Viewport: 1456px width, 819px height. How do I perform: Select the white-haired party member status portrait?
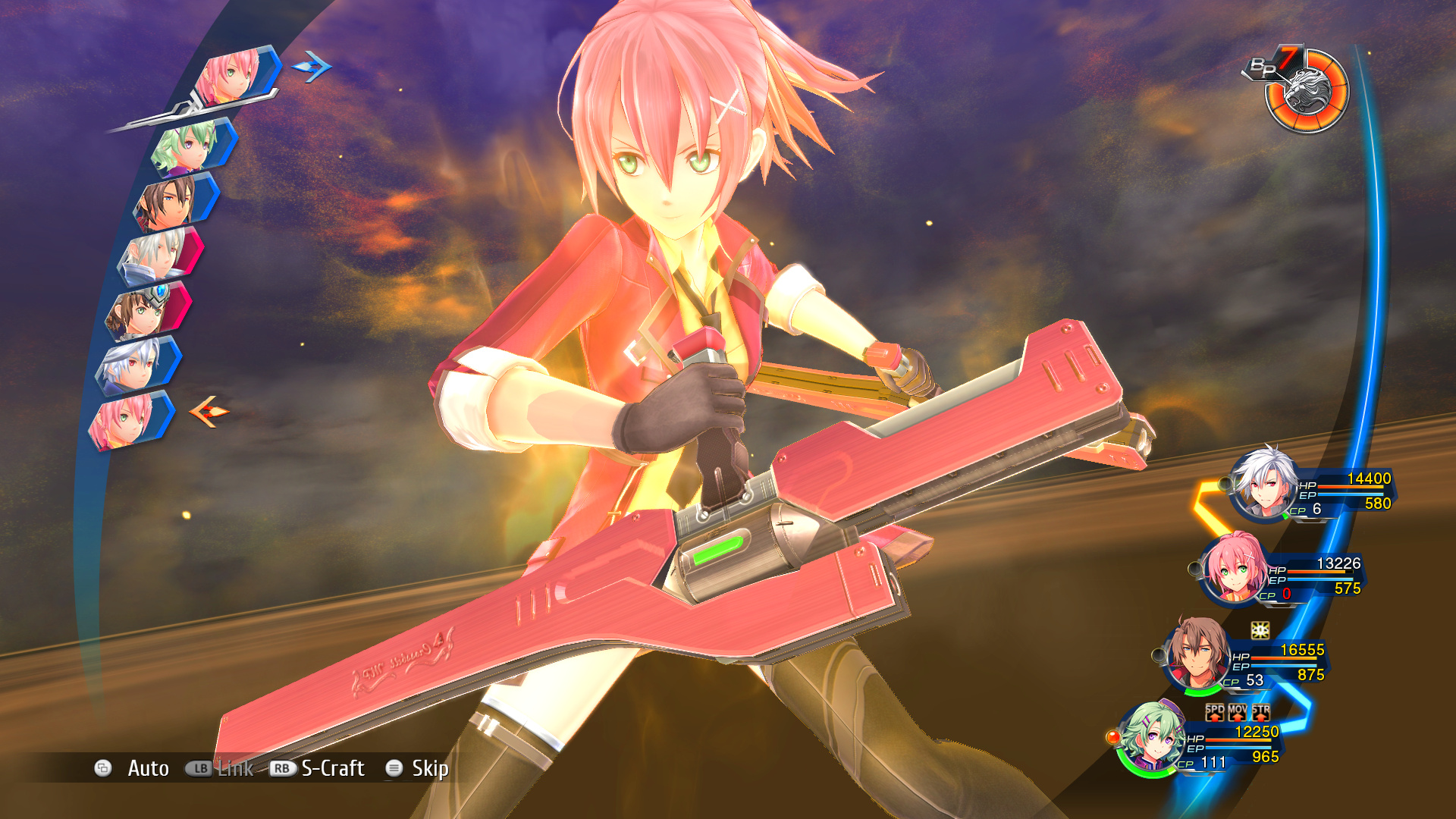click(1263, 485)
